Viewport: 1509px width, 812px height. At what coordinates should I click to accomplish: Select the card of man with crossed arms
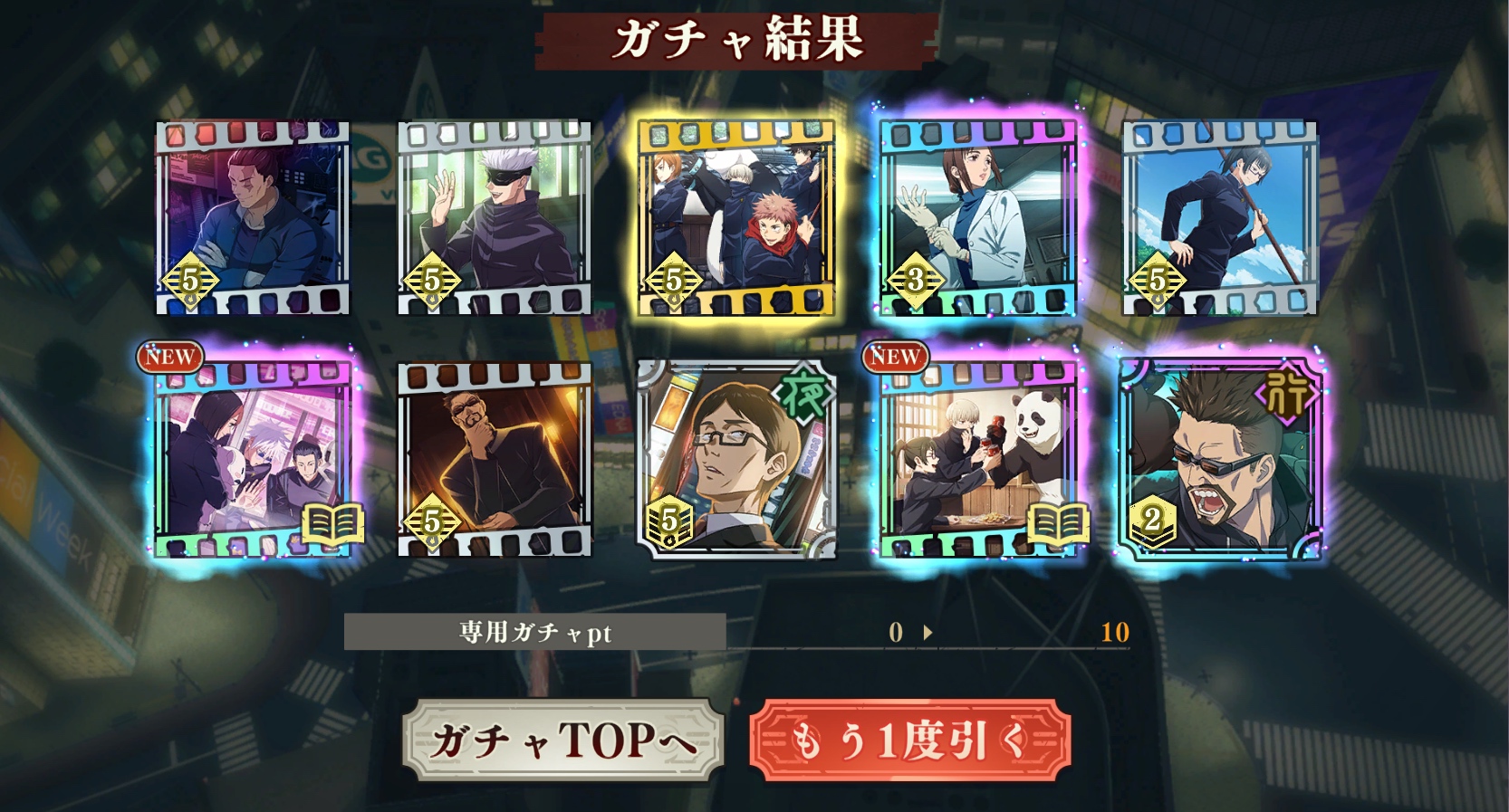pyautogui.click(x=253, y=218)
